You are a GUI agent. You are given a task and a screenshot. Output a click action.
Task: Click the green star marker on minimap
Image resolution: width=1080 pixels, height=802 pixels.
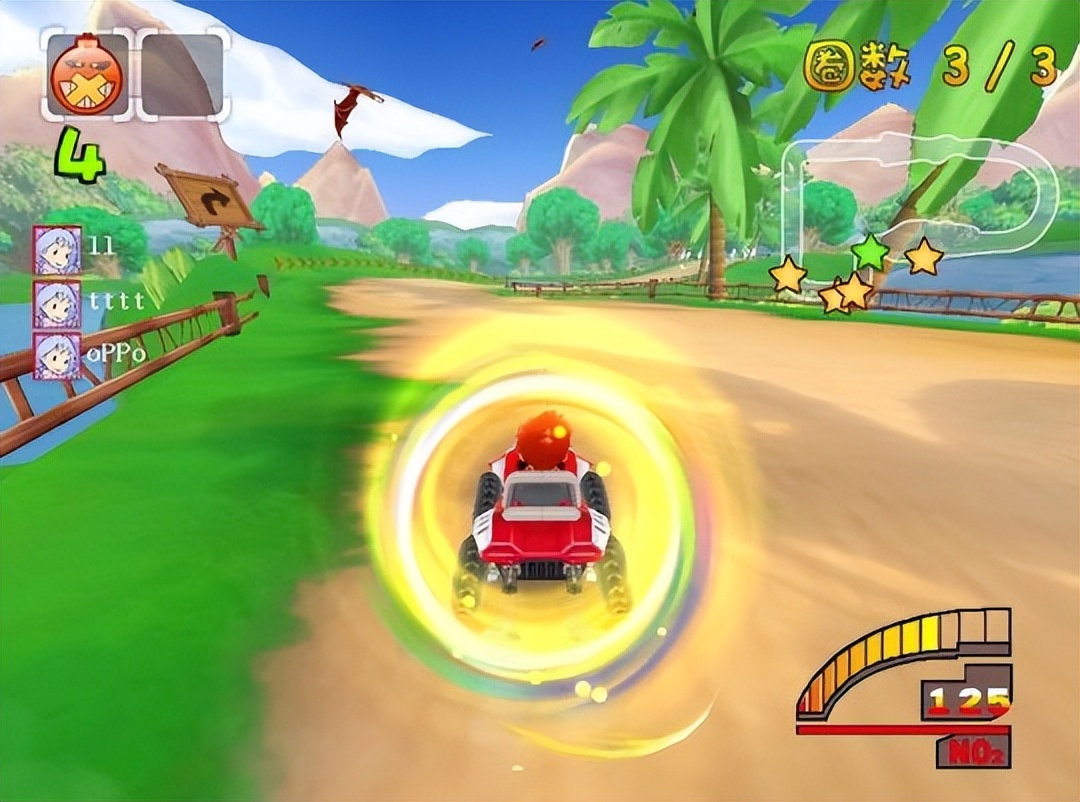870,252
